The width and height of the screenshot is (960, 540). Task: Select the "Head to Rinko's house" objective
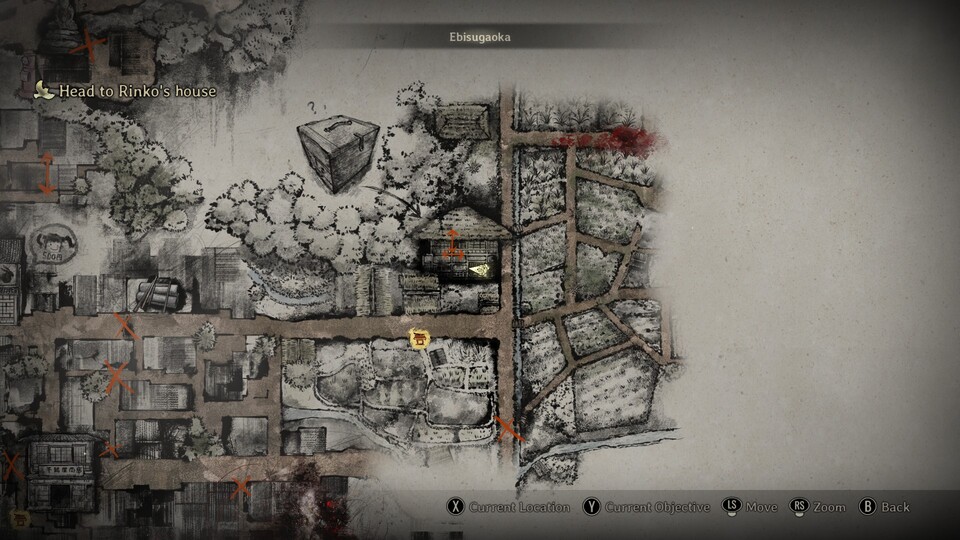click(x=136, y=91)
